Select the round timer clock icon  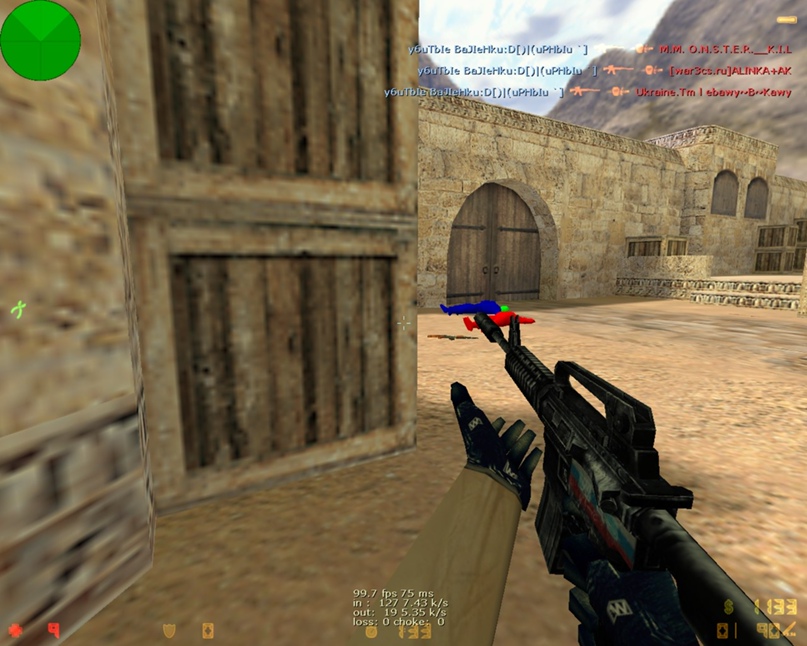pyautogui.click(x=371, y=631)
